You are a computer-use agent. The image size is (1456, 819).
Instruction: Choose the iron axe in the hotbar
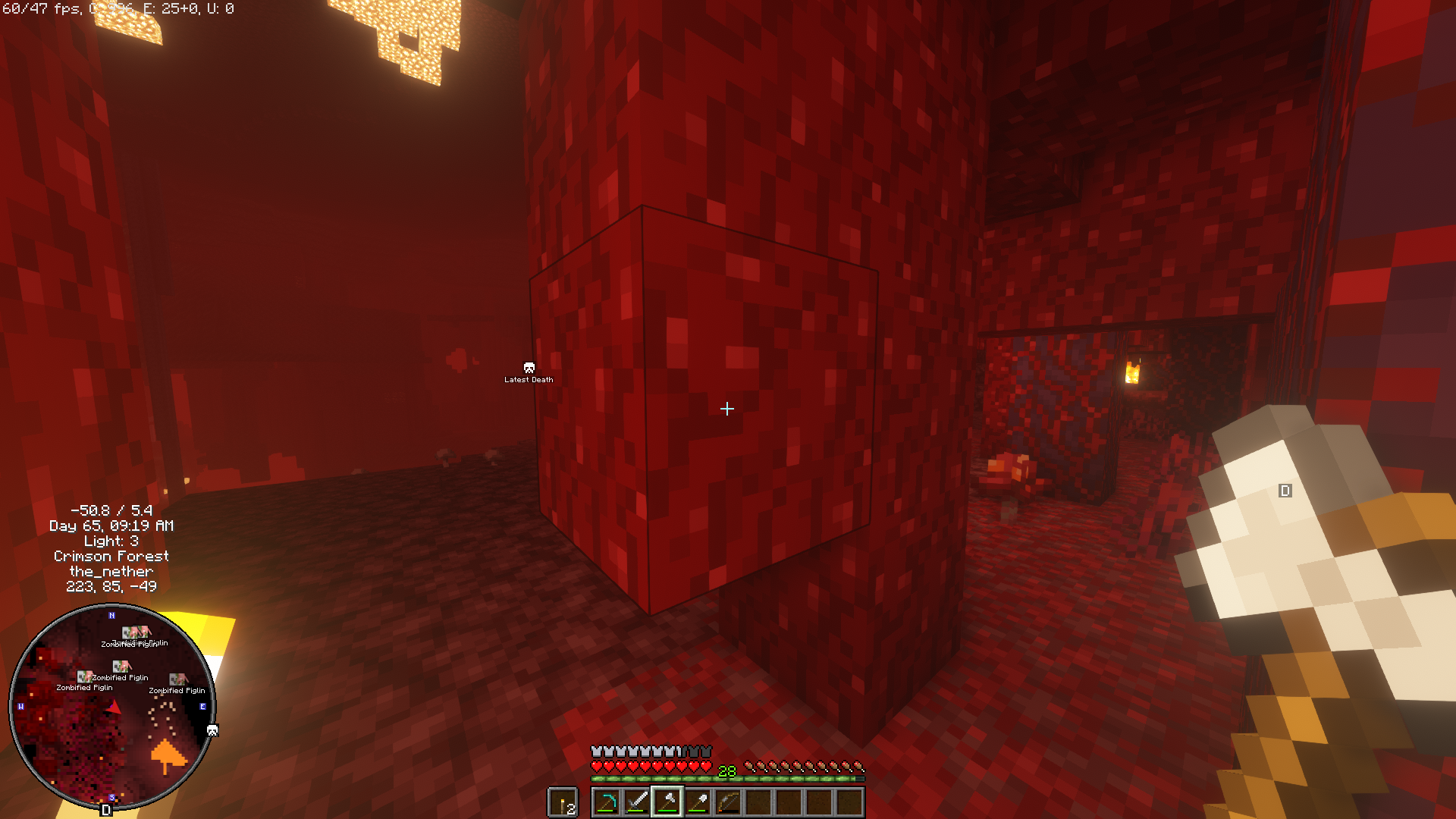tap(667, 802)
